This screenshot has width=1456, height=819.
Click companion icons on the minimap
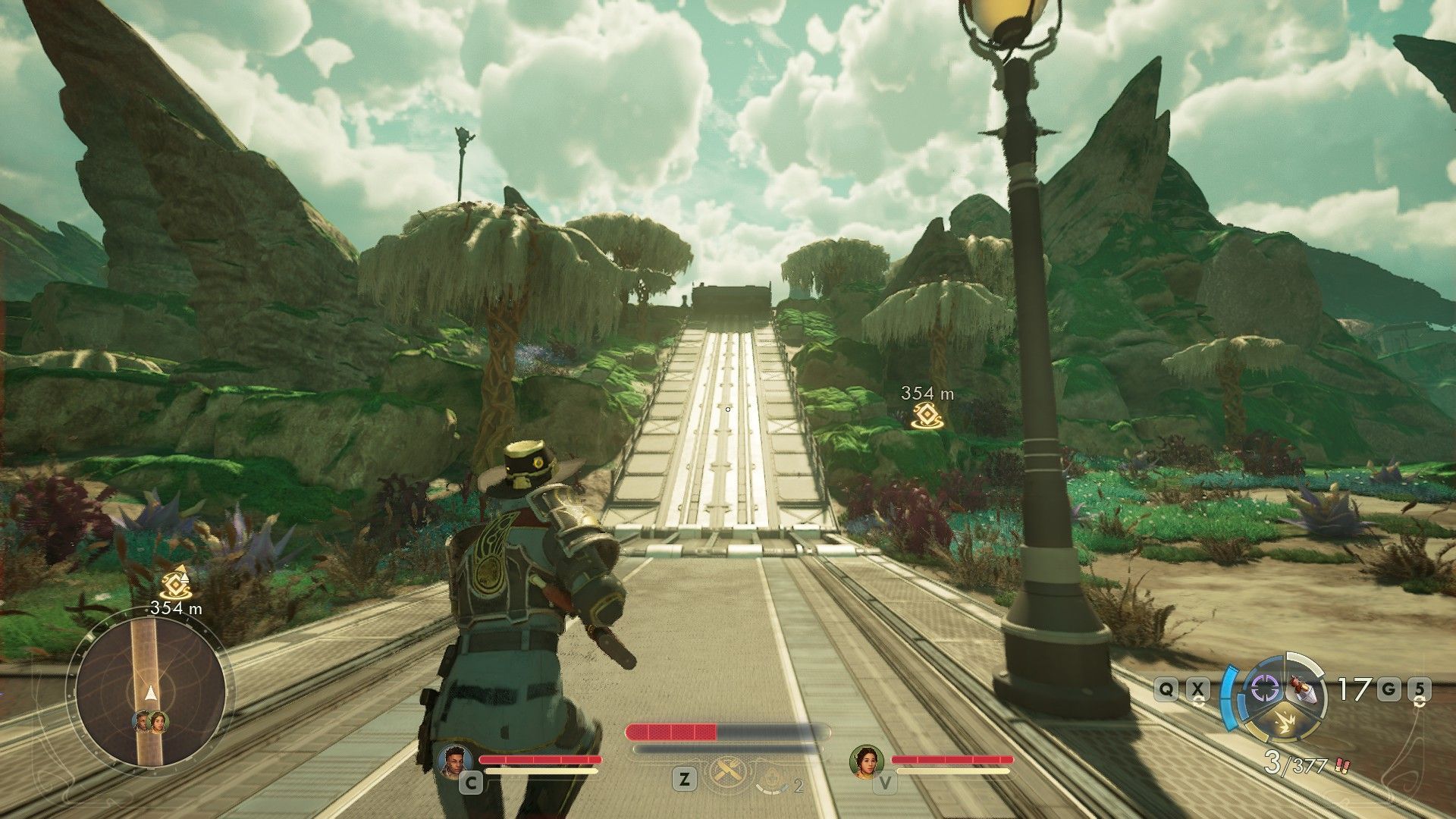click(150, 721)
